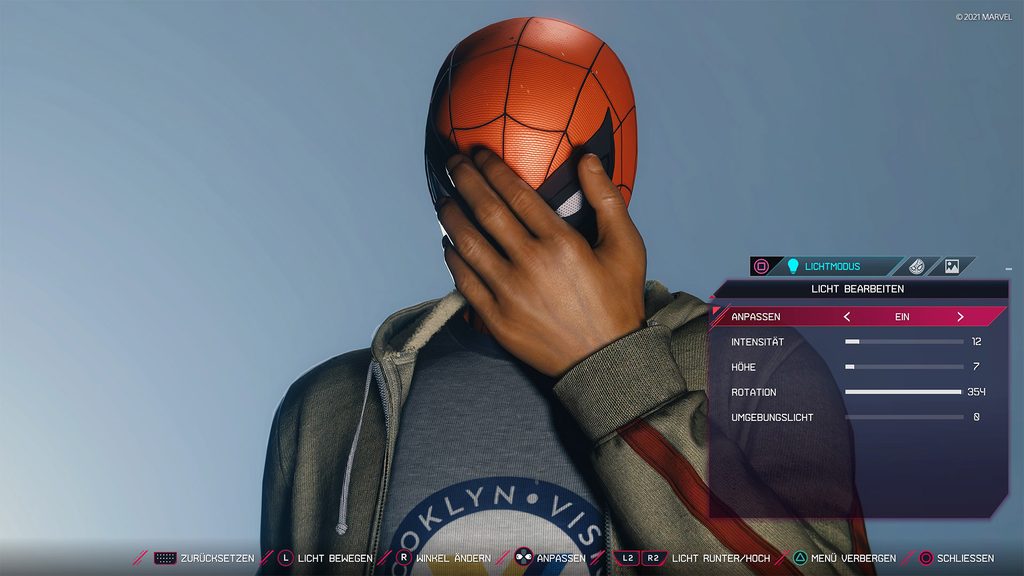
Task: Change the Rotation slider
Action: [x=904, y=392]
